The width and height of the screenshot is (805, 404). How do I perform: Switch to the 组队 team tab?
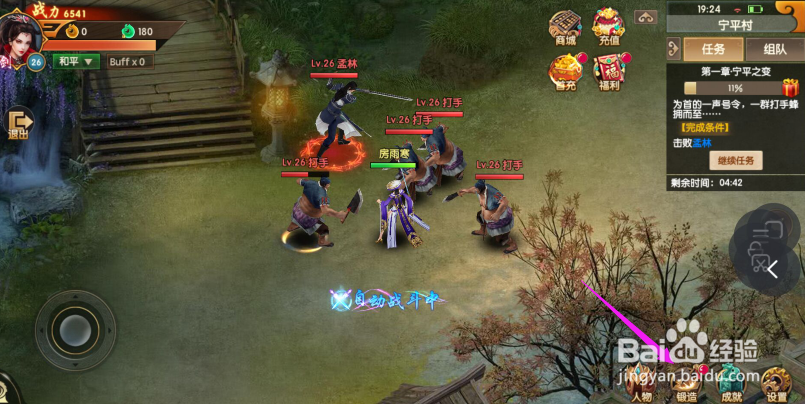(774, 49)
